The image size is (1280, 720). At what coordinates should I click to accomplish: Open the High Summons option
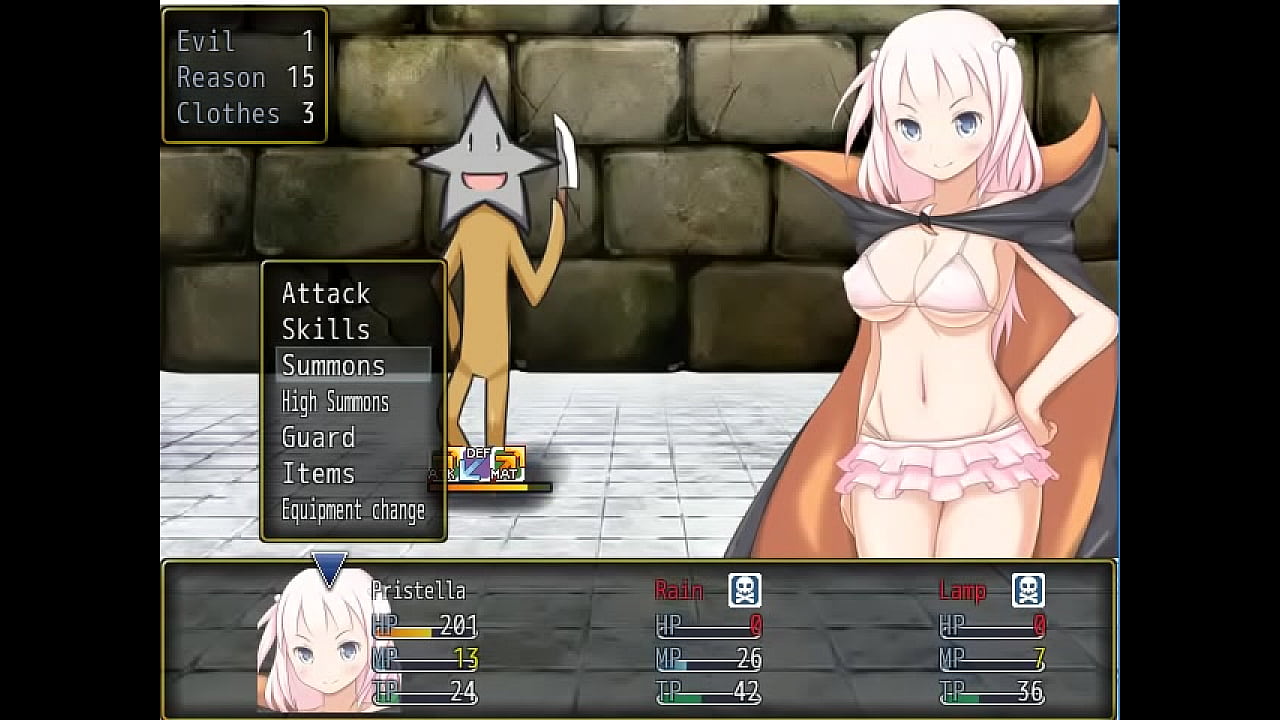click(x=335, y=402)
